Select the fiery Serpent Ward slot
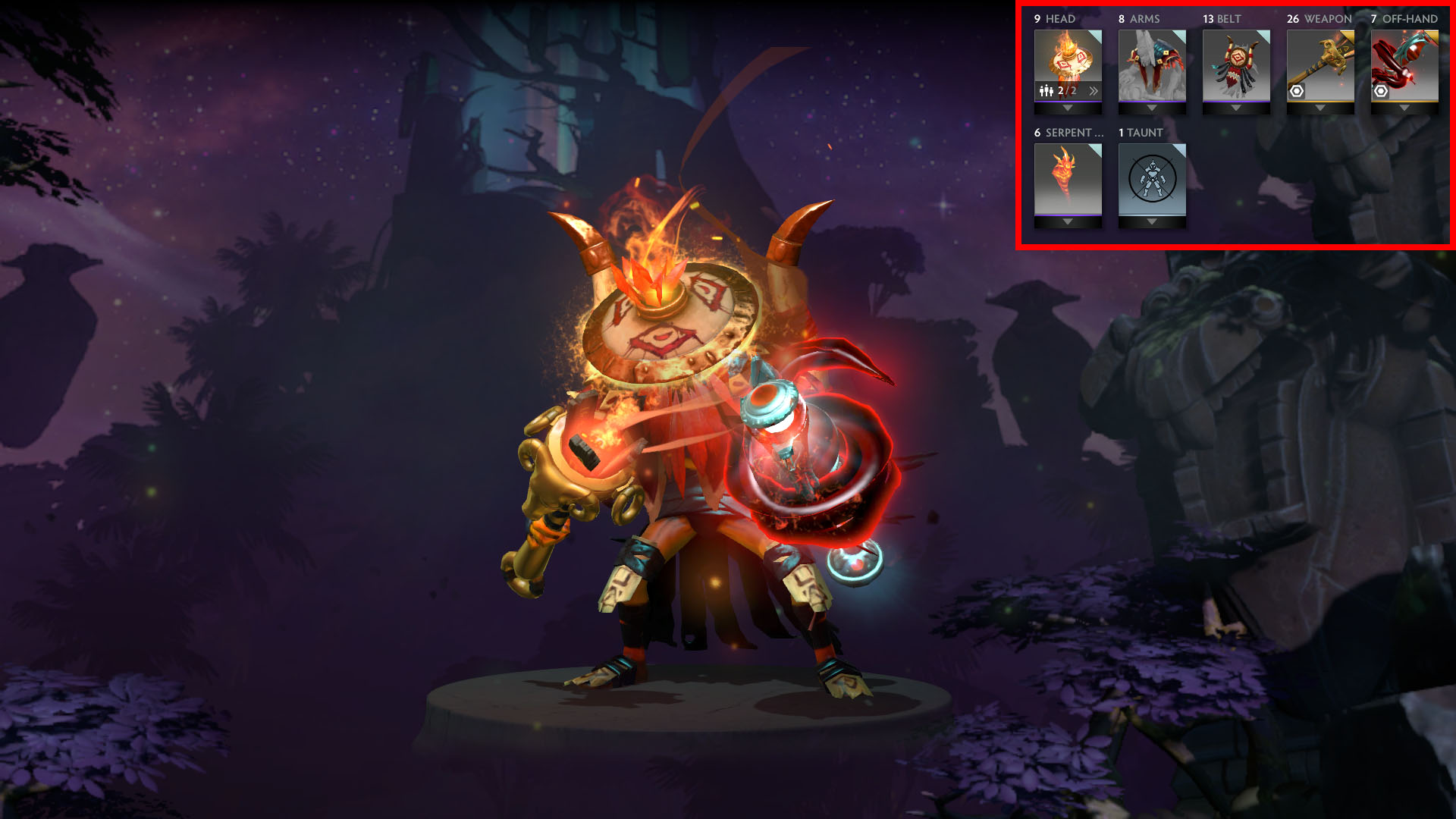The height and width of the screenshot is (819, 1456). [1067, 178]
